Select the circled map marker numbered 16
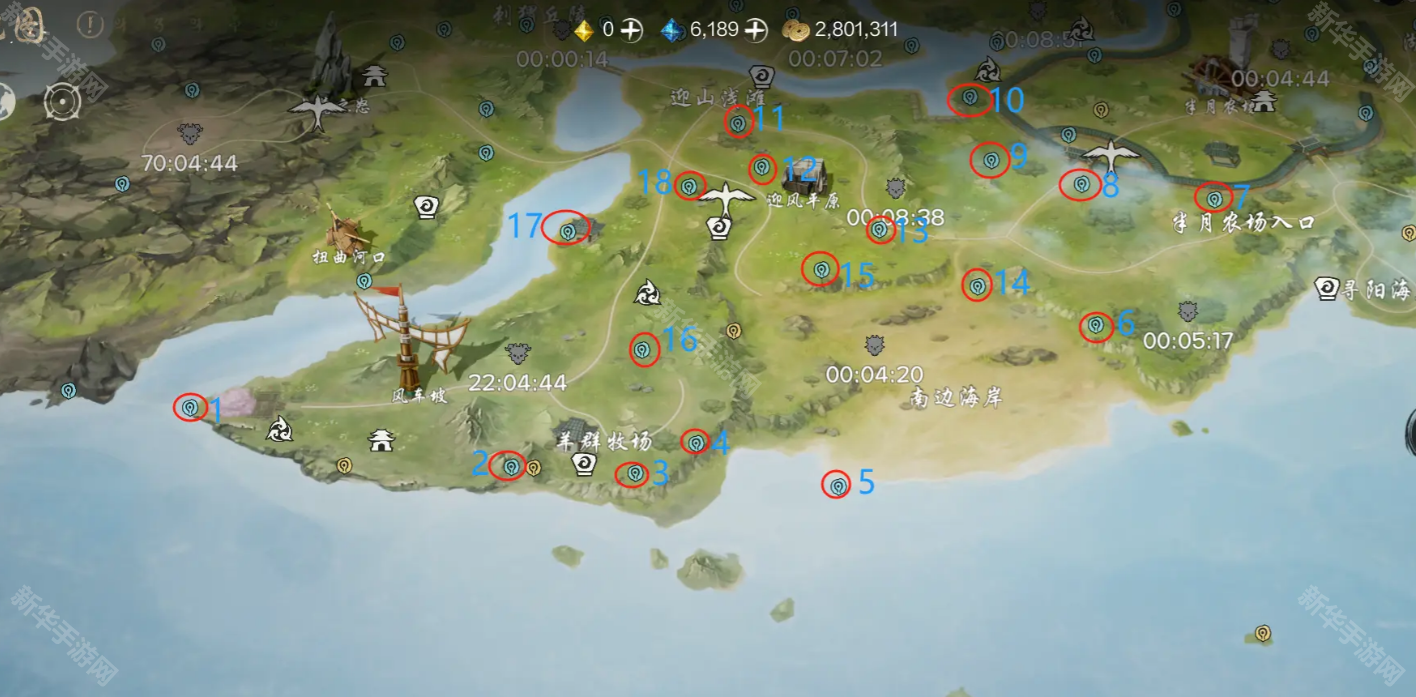The image size is (1416, 697). 645,349
